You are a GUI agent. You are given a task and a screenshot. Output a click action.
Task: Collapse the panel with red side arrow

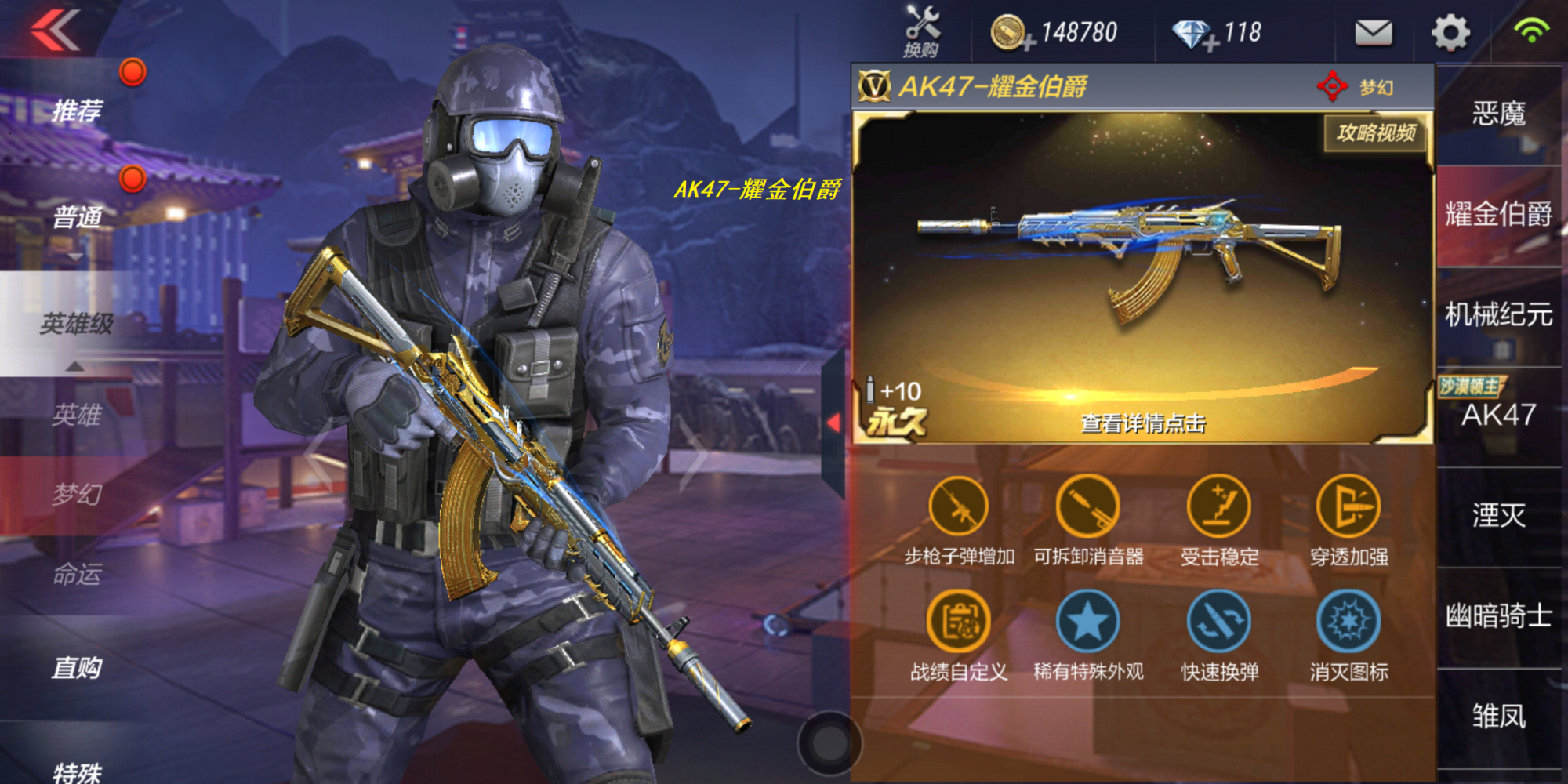click(833, 423)
